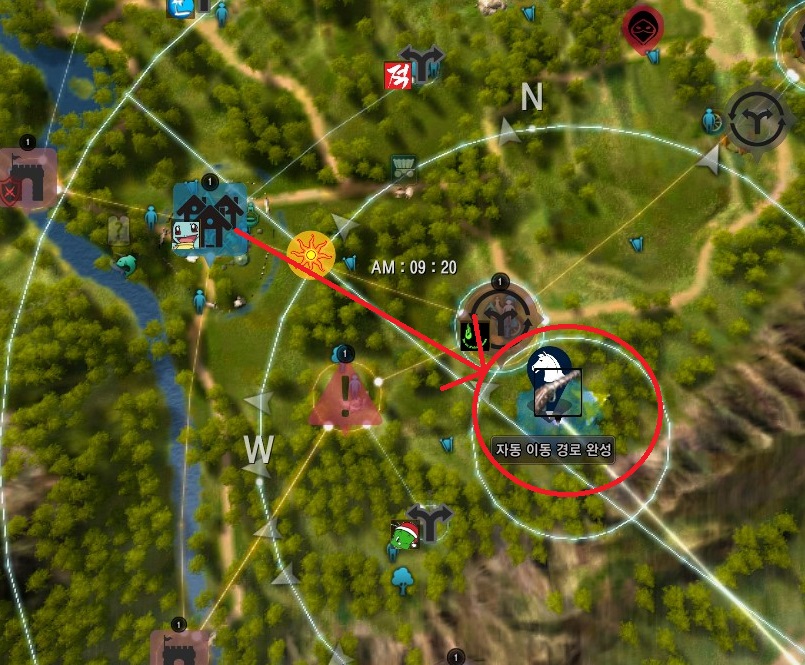This screenshot has width=805, height=665.
Task: Click the yellow sun map marker
Action: (x=309, y=257)
